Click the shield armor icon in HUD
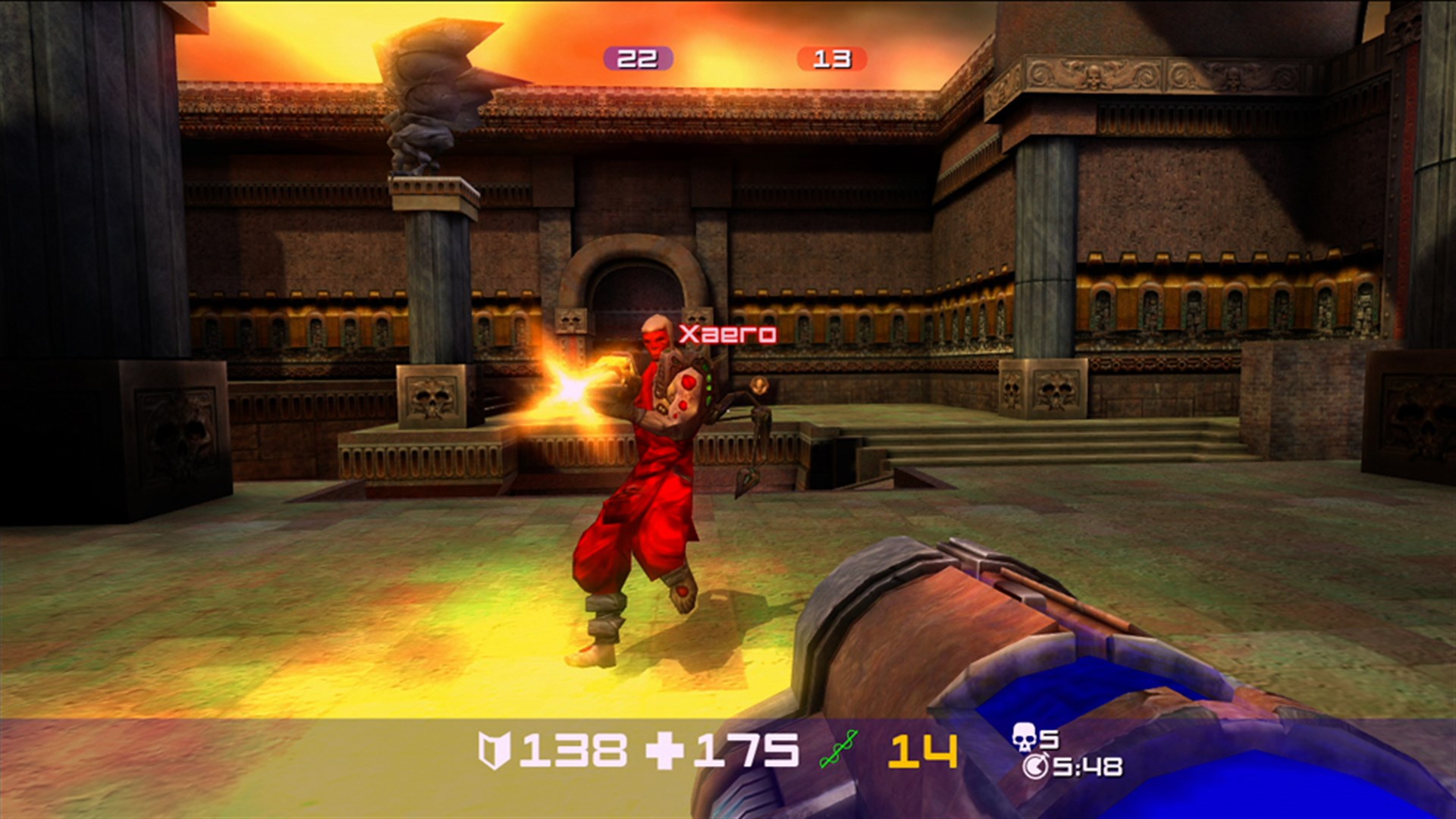The width and height of the screenshot is (1456, 819). 497,751
